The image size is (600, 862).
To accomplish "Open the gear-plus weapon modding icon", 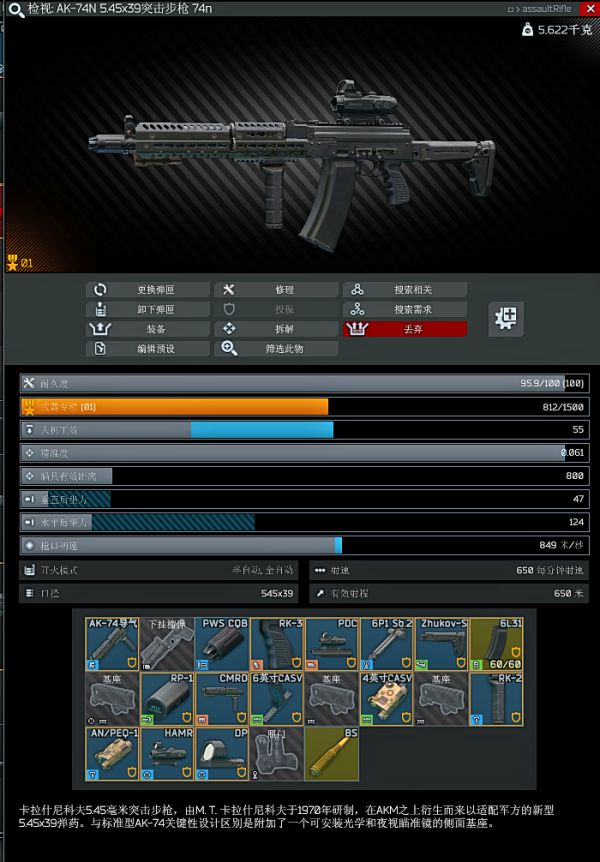I will [x=507, y=319].
